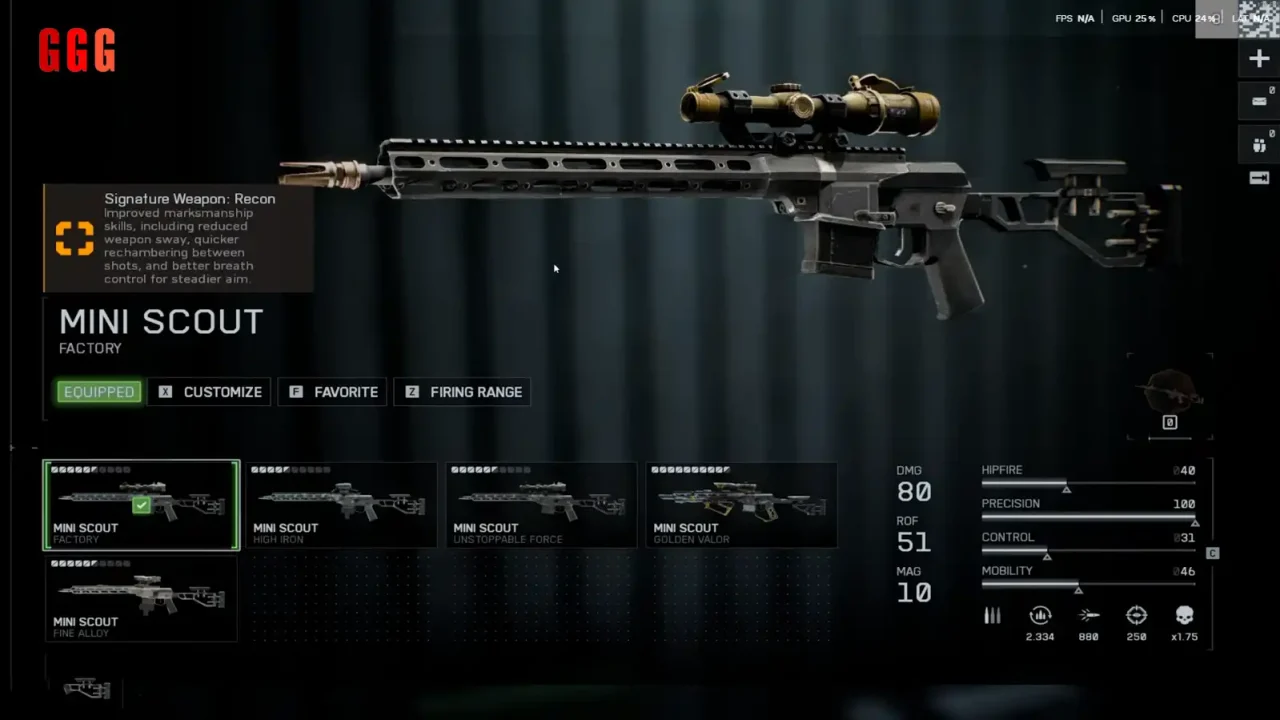Pick the Mini Scout Unstoppable Force variant
1280x720 pixels.
[541, 505]
